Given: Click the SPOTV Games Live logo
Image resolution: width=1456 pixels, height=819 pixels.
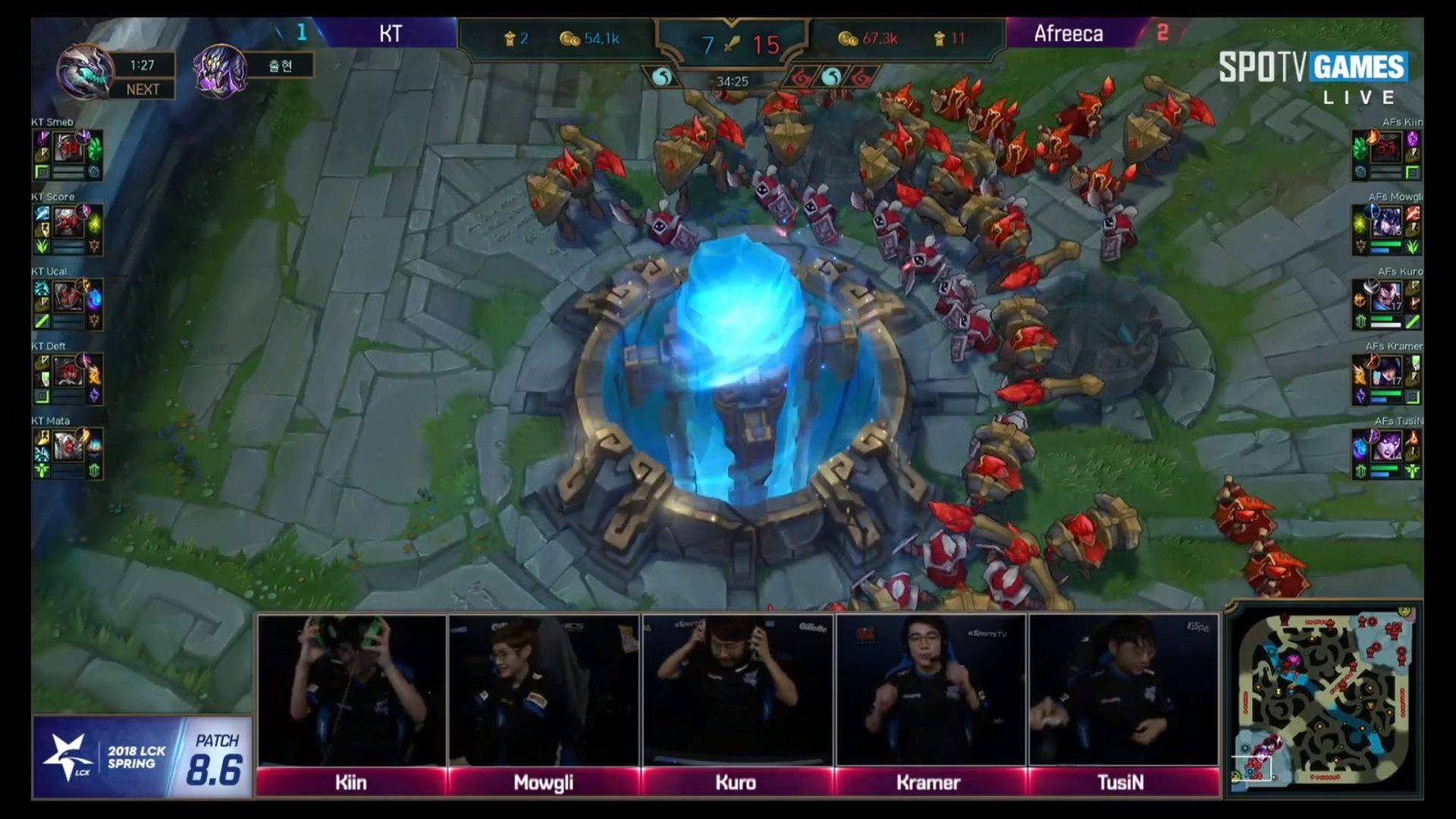Looking at the screenshot, I should [1312, 77].
